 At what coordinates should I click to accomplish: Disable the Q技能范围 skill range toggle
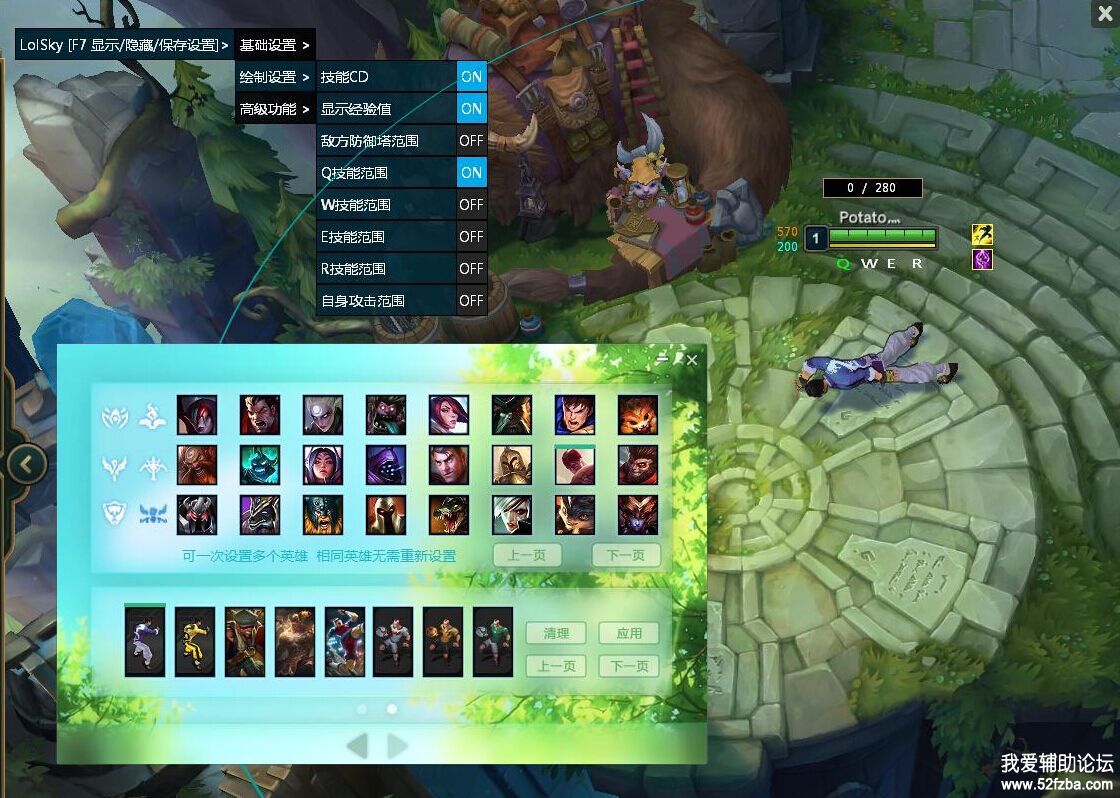tap(471, 173)
